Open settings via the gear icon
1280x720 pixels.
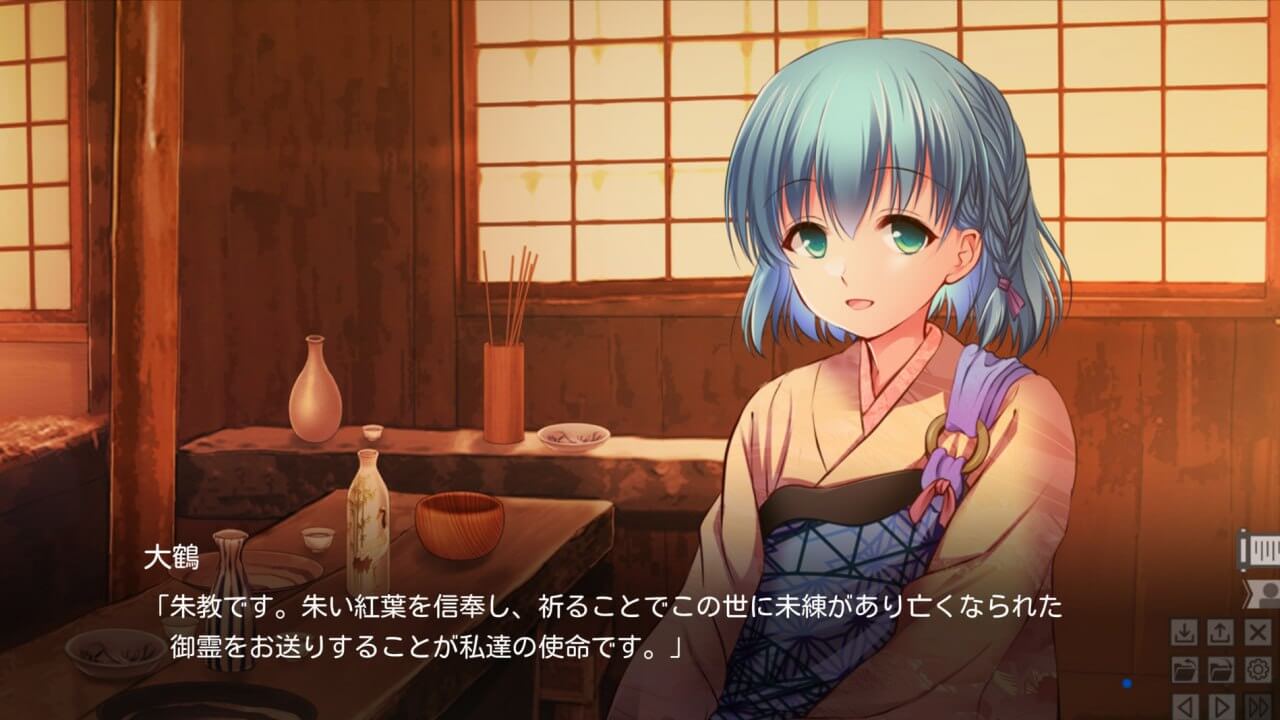(1257, 669)
